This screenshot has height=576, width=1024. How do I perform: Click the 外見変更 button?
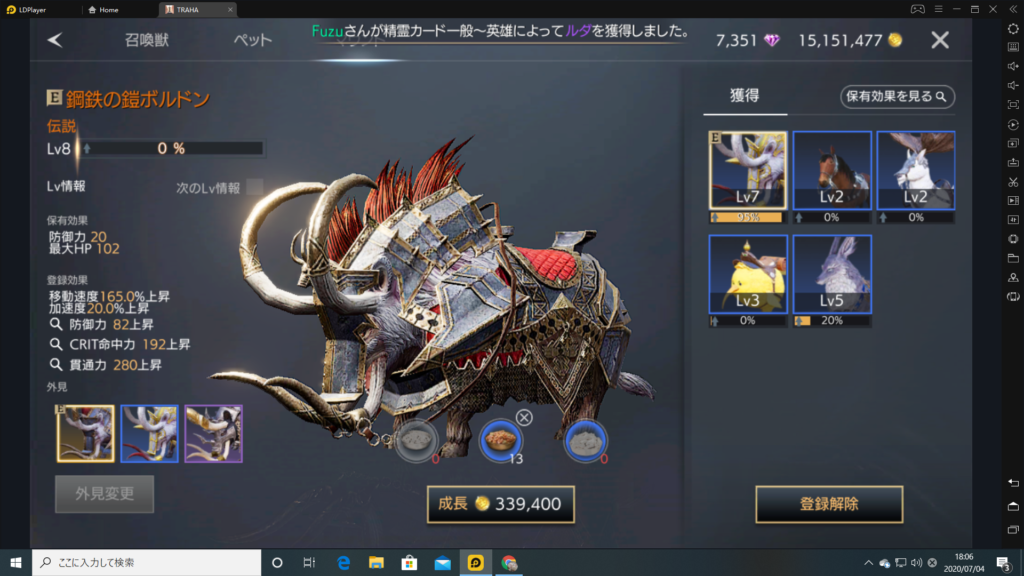click(104, 493)
